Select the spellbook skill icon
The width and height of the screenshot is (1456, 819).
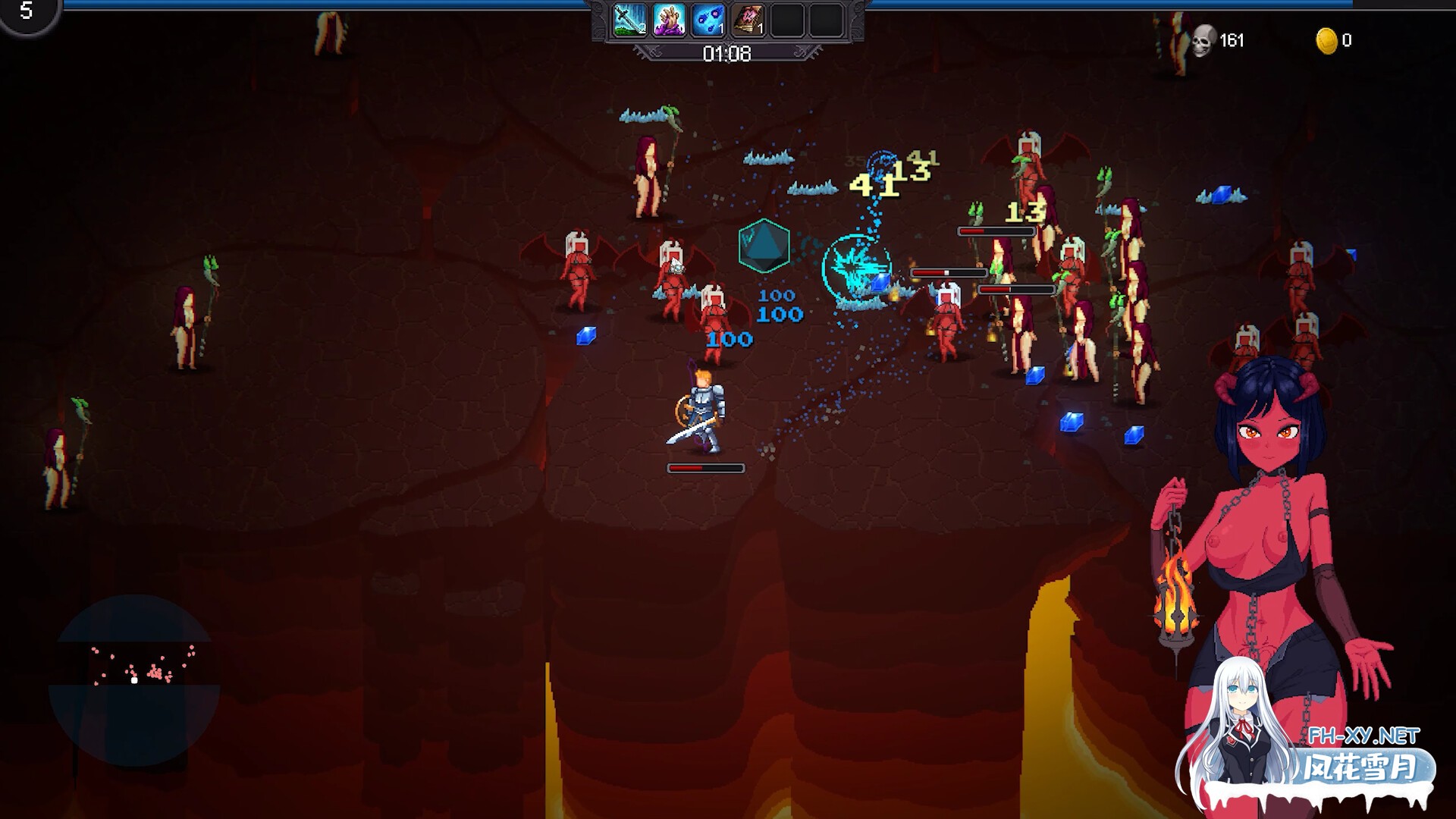pos(748,20)
